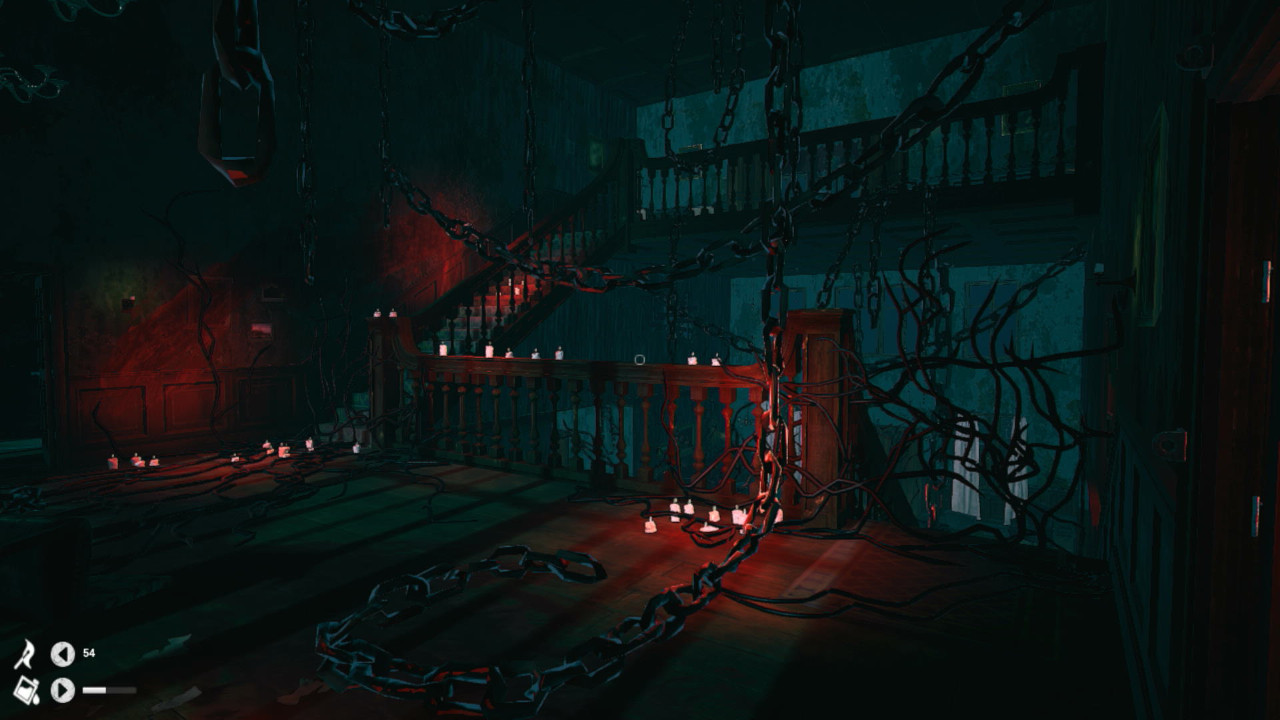Select the camera icon in the HUD

coord(27,692)
